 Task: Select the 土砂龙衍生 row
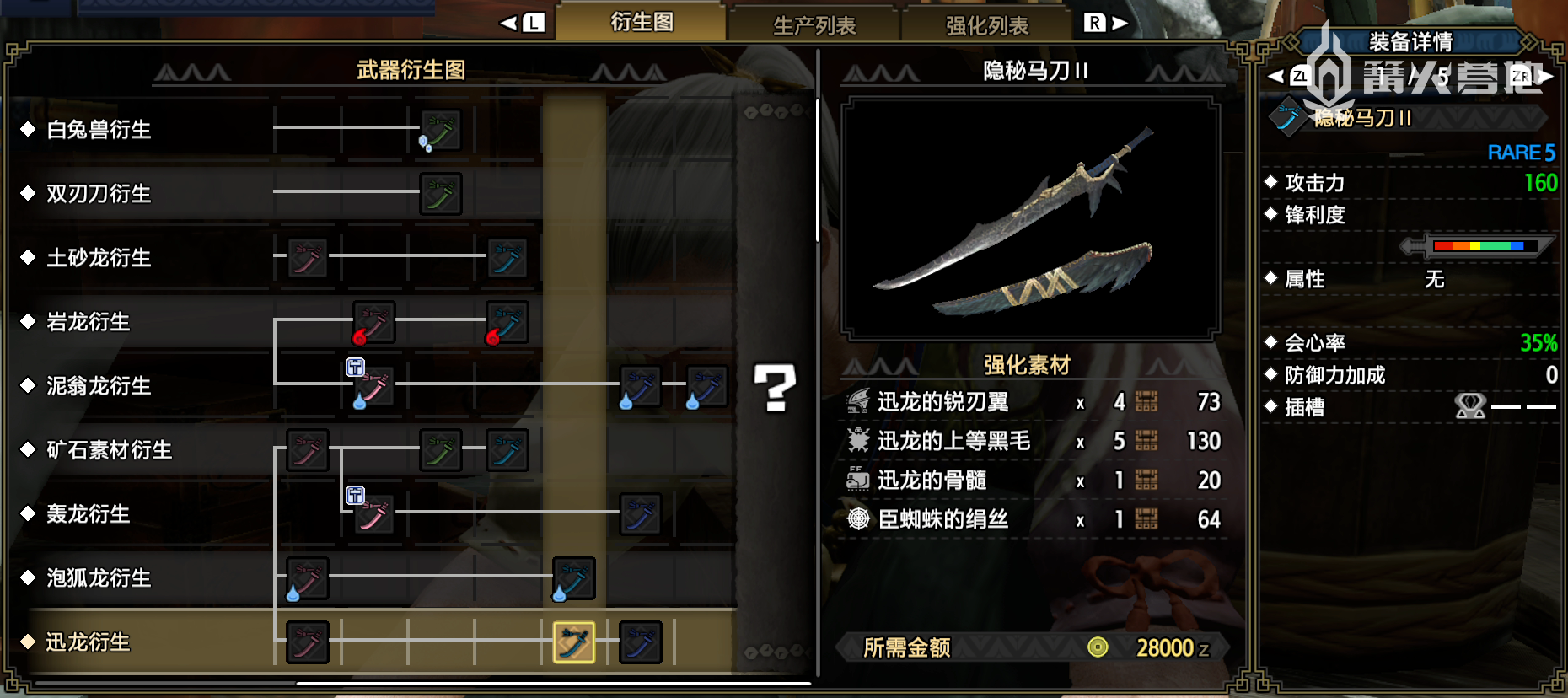pos(99,258)
